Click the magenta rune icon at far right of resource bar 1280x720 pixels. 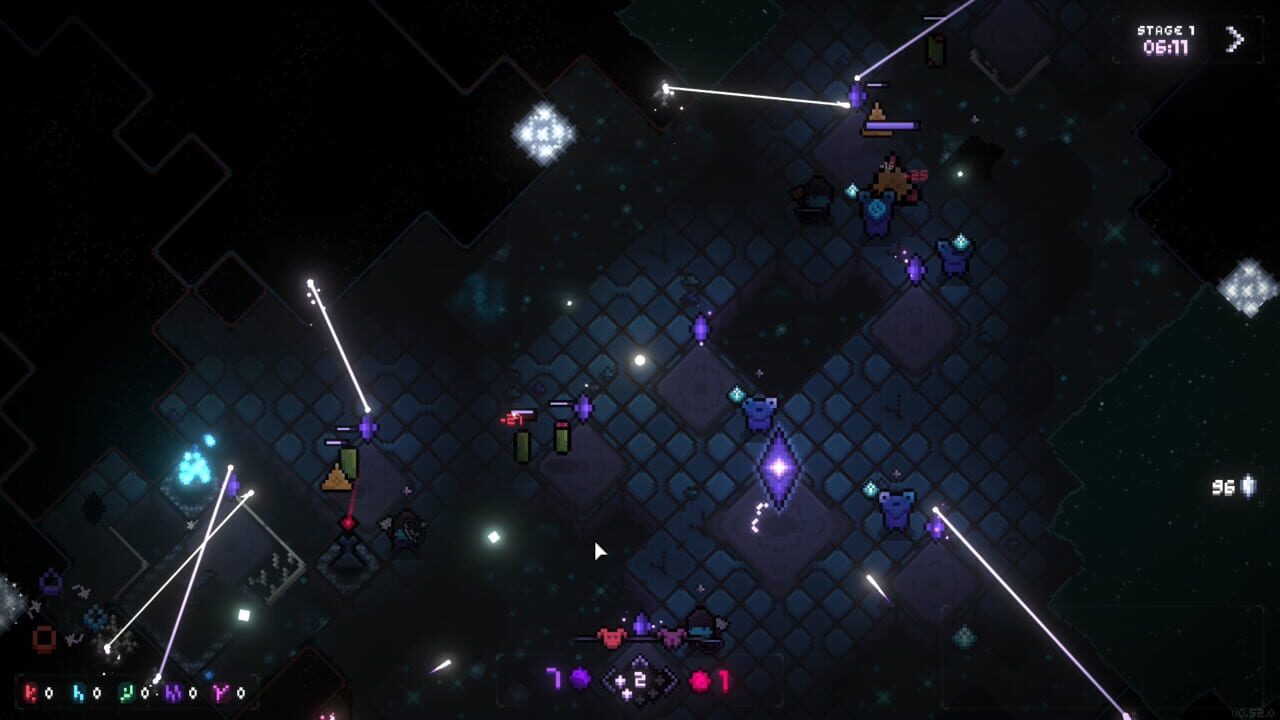coord(218,693)
